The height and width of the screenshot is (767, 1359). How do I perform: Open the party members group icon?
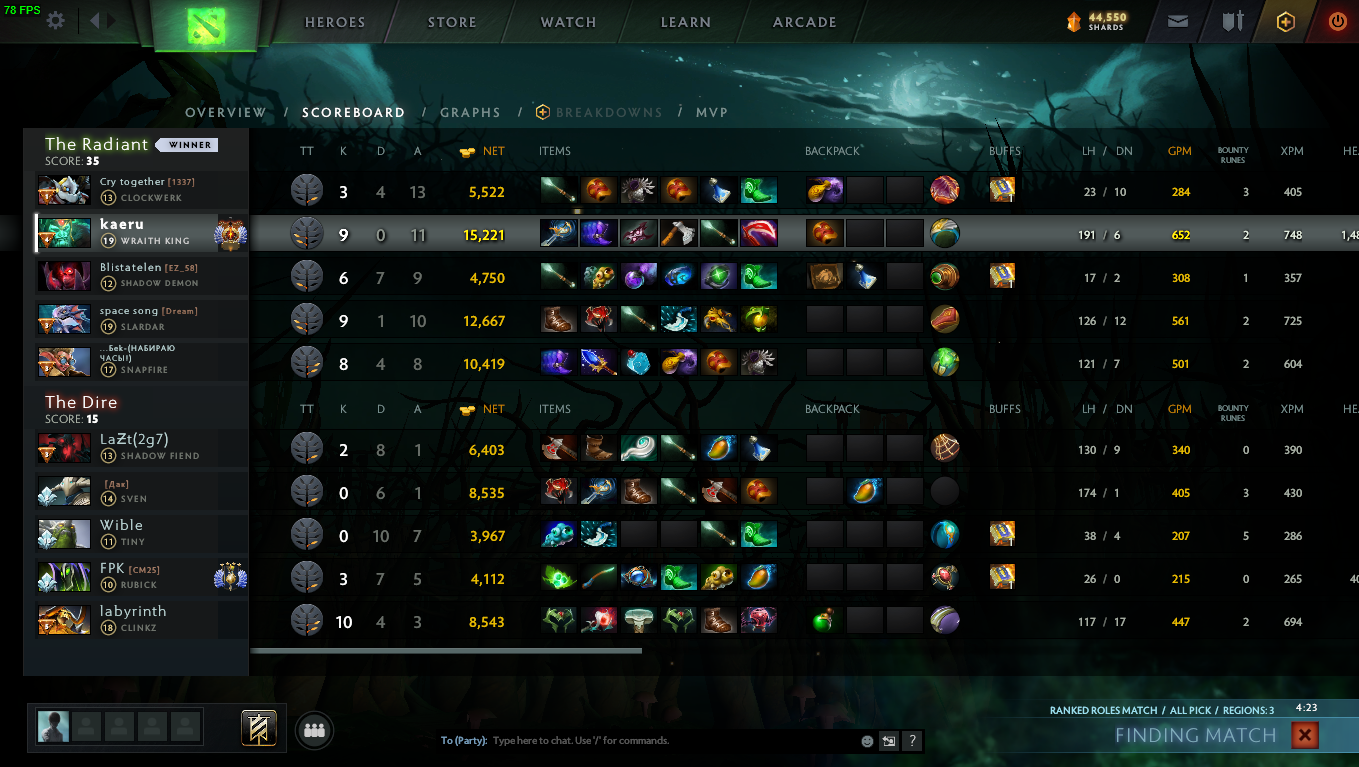tap(315, 731)
